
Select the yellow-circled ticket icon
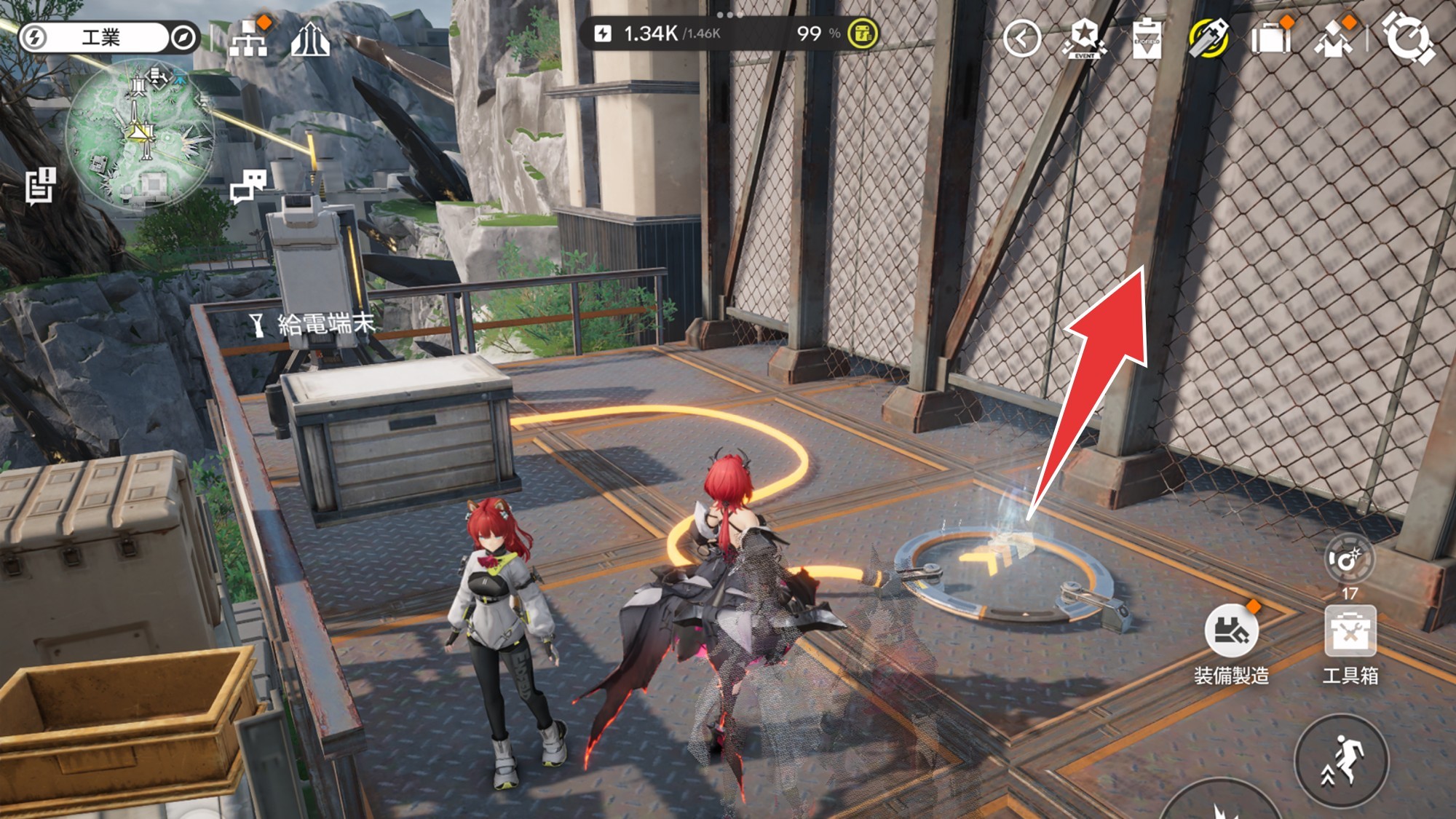click(x=1208, y=38)
